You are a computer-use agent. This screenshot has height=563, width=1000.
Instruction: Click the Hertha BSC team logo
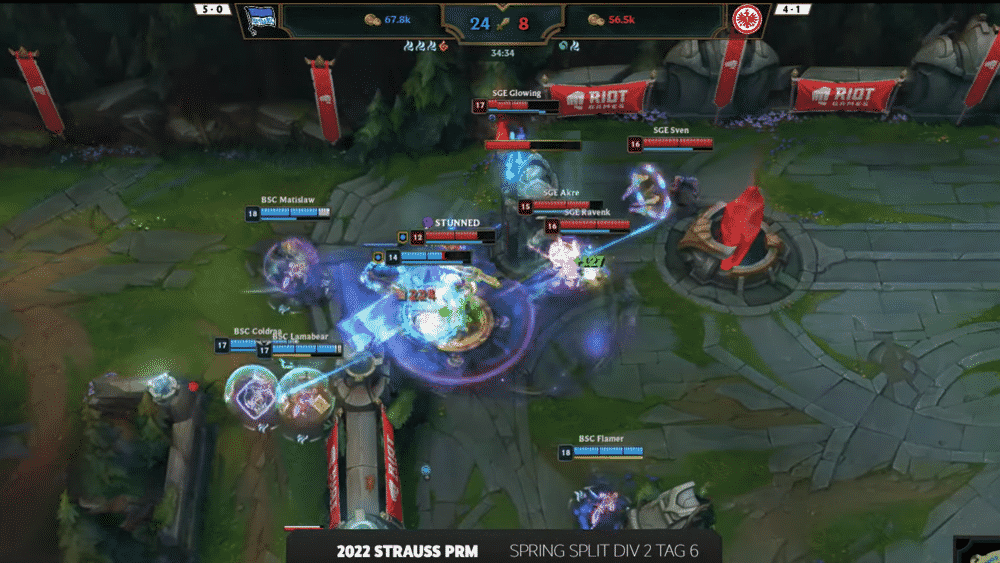coord(260,19)
